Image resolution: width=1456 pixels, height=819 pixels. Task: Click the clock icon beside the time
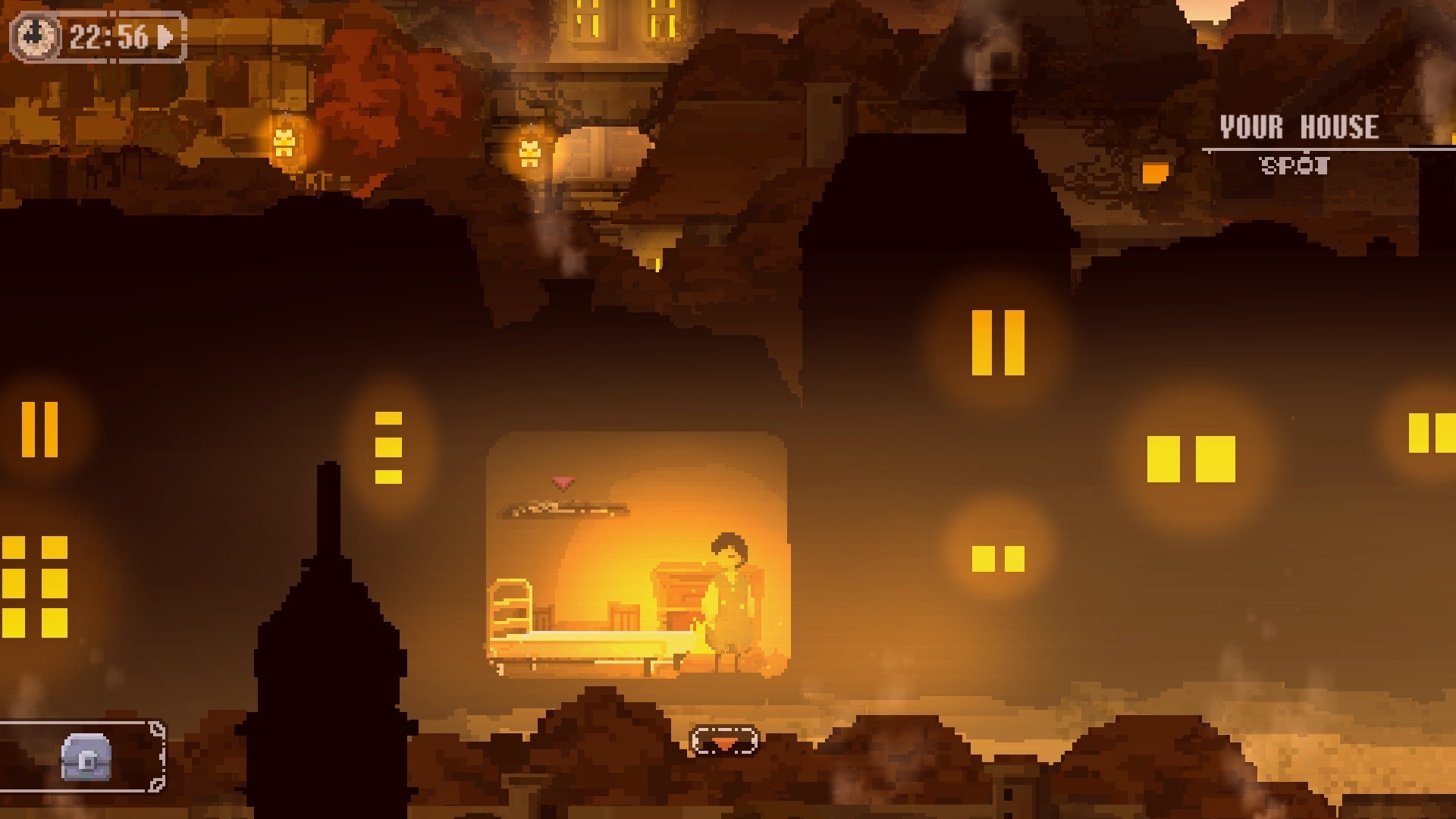(x=36, y=36)
